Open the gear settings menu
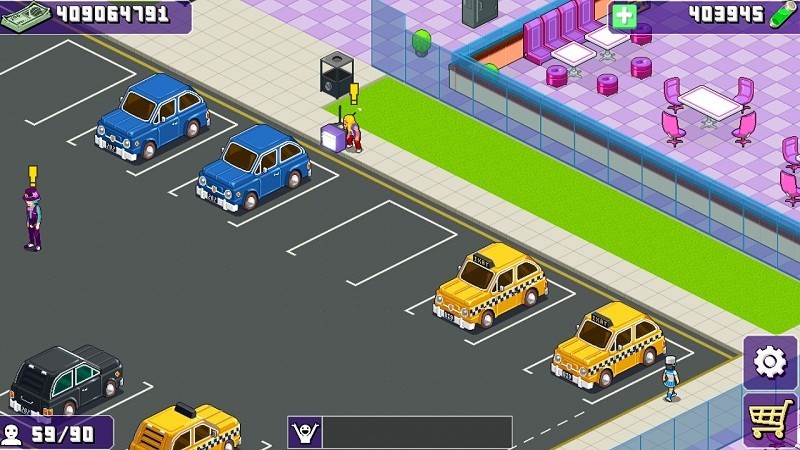Image resolution: width=800 pixels, height=450 pixels. pyautogui.click(x=770, y=362)
